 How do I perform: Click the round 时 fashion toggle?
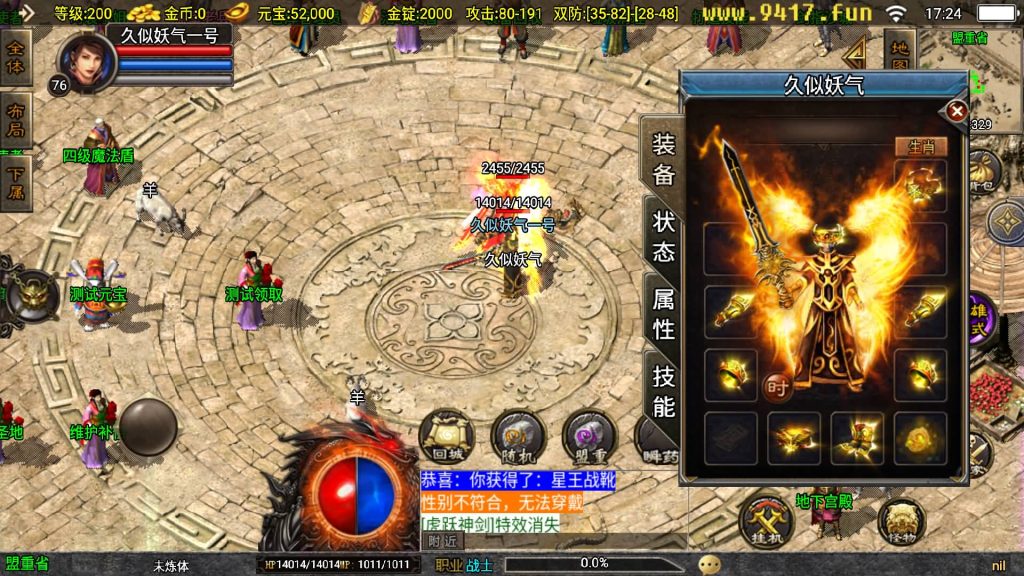777,385
